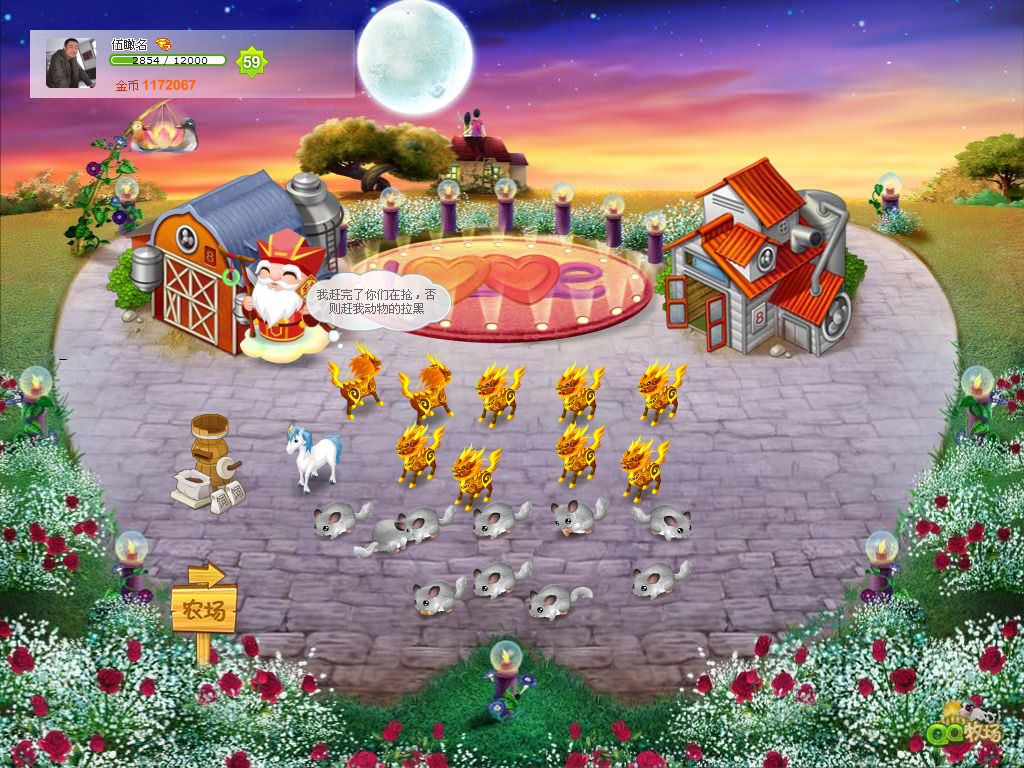The height and width of the screenshot is (768, 1024).
Task: Open the player avatar profile photo
Action: coord(71,63)
